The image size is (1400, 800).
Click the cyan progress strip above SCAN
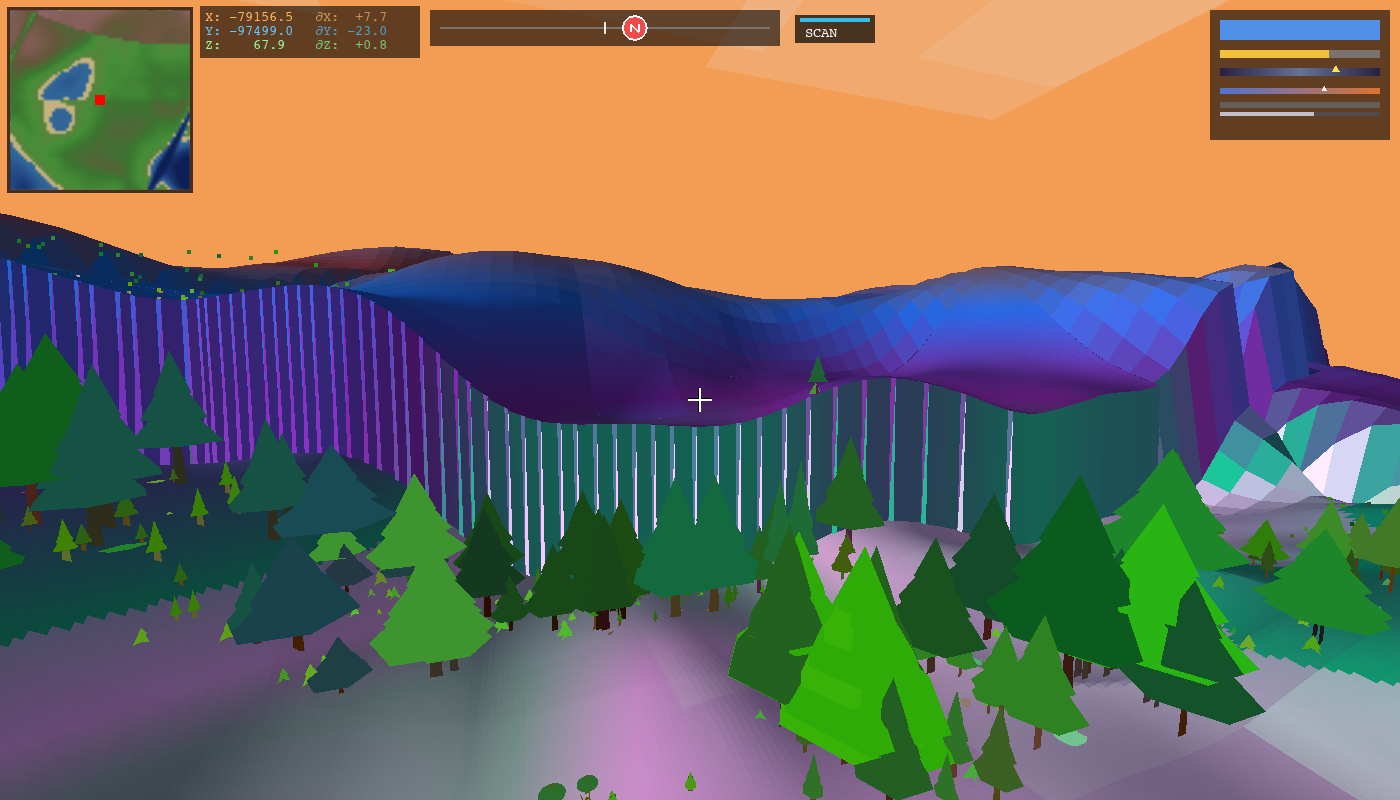point(833,18)
